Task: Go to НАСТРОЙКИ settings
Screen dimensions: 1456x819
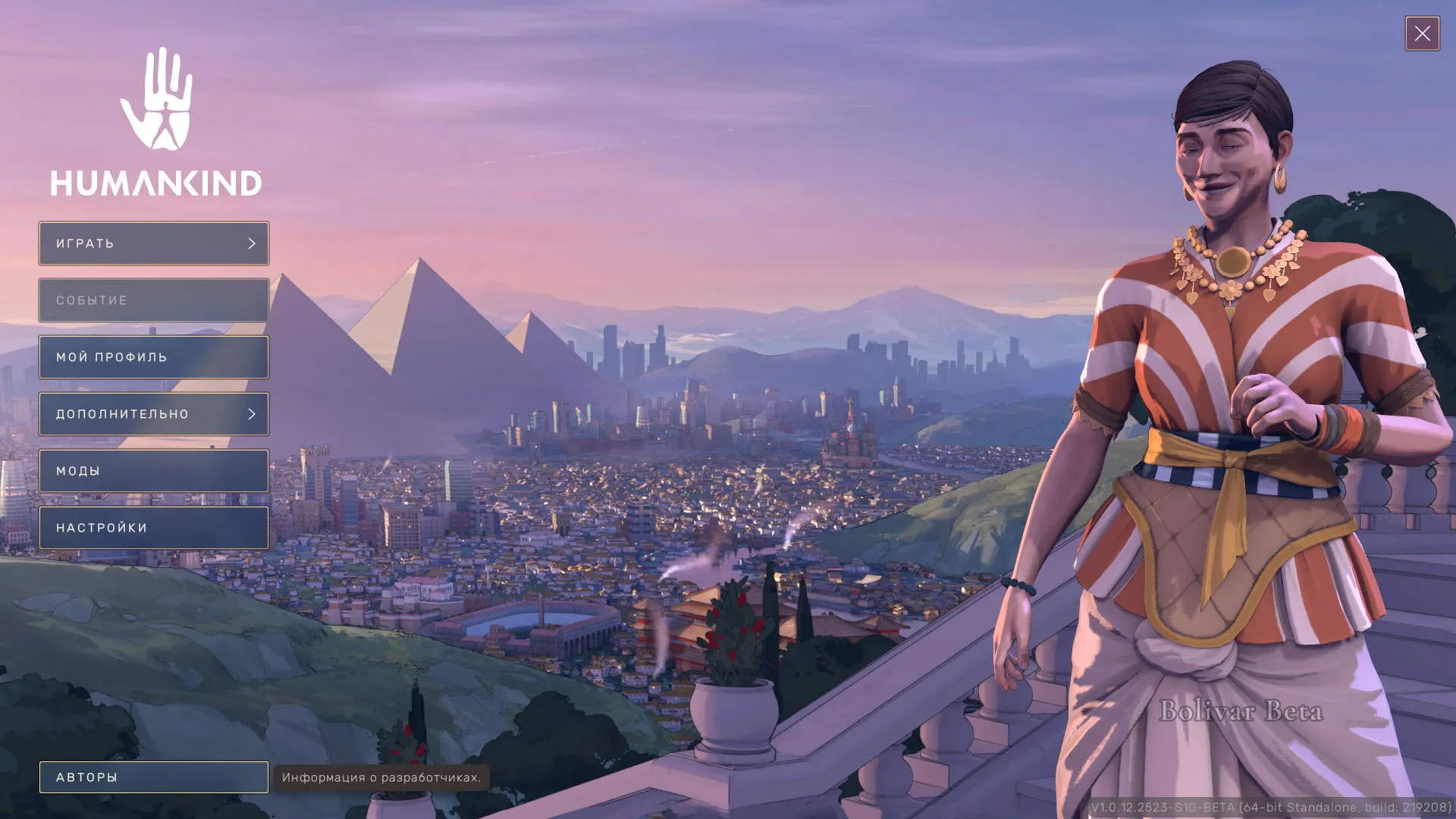Action: point(154,528)
